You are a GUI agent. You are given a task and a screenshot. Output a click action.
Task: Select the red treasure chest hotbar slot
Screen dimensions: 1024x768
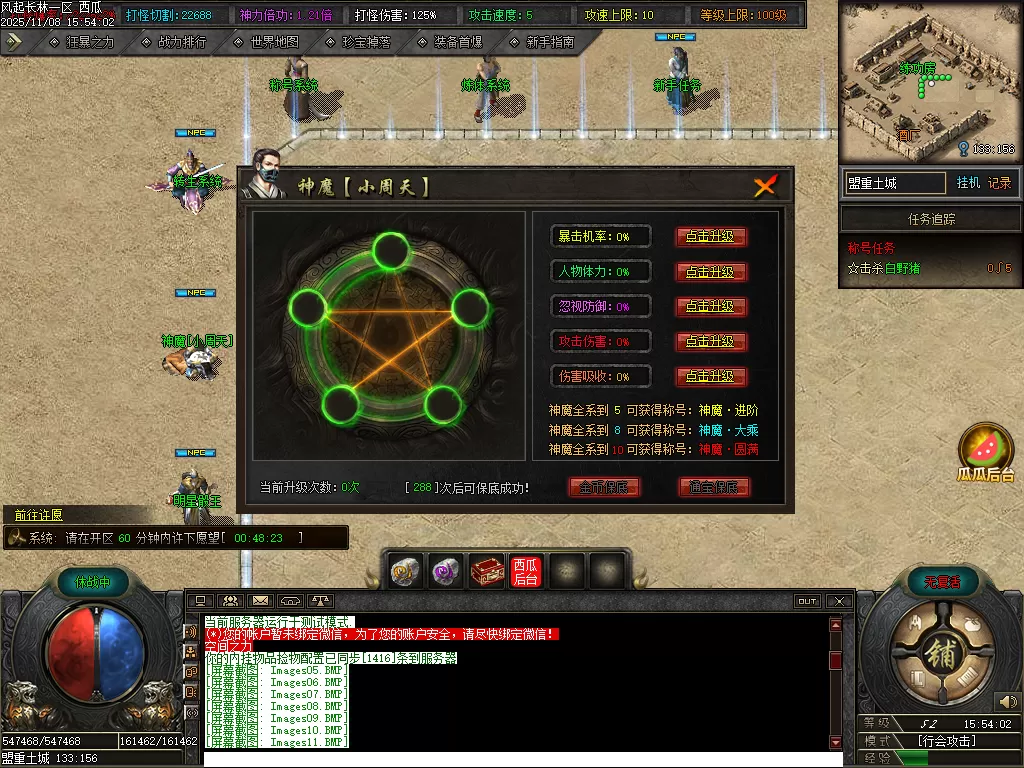(x=487, y=570)
